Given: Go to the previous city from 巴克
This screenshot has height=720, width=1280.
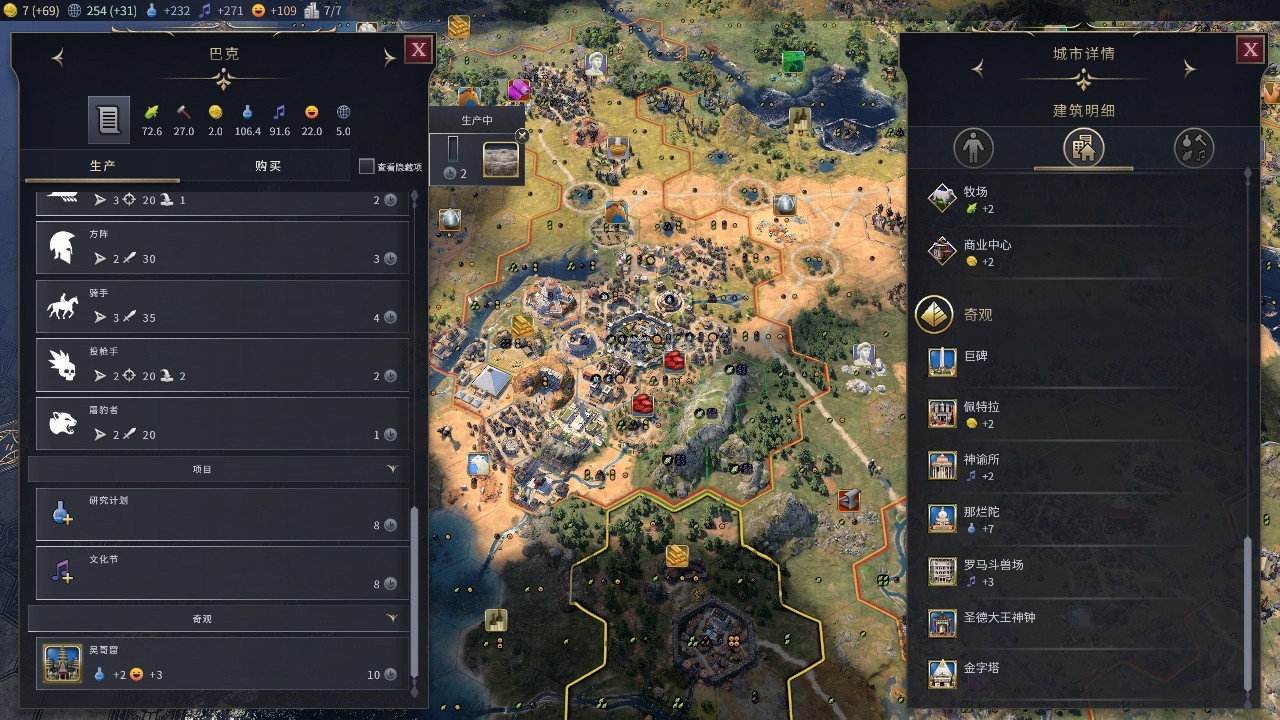Looking at the screenshot, I should coord(58,59).
